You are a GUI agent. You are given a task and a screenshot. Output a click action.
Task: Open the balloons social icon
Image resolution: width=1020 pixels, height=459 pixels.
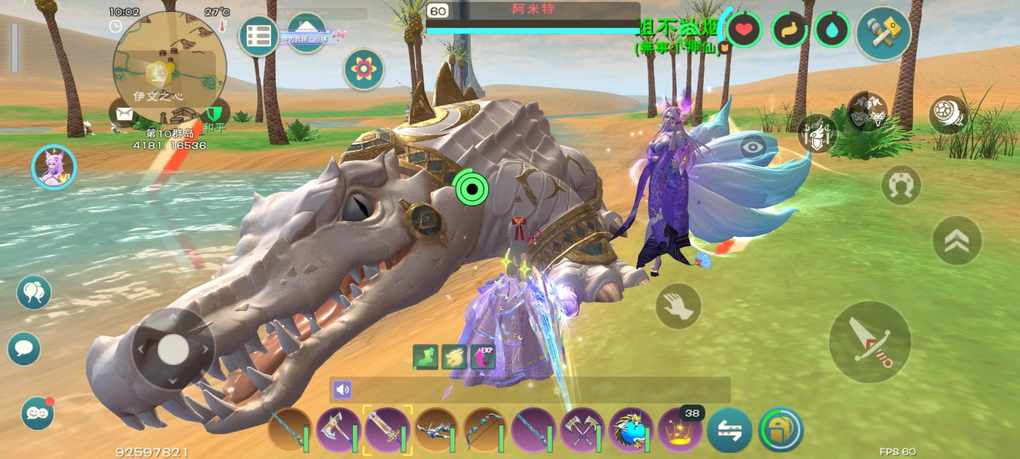(34, 292)
